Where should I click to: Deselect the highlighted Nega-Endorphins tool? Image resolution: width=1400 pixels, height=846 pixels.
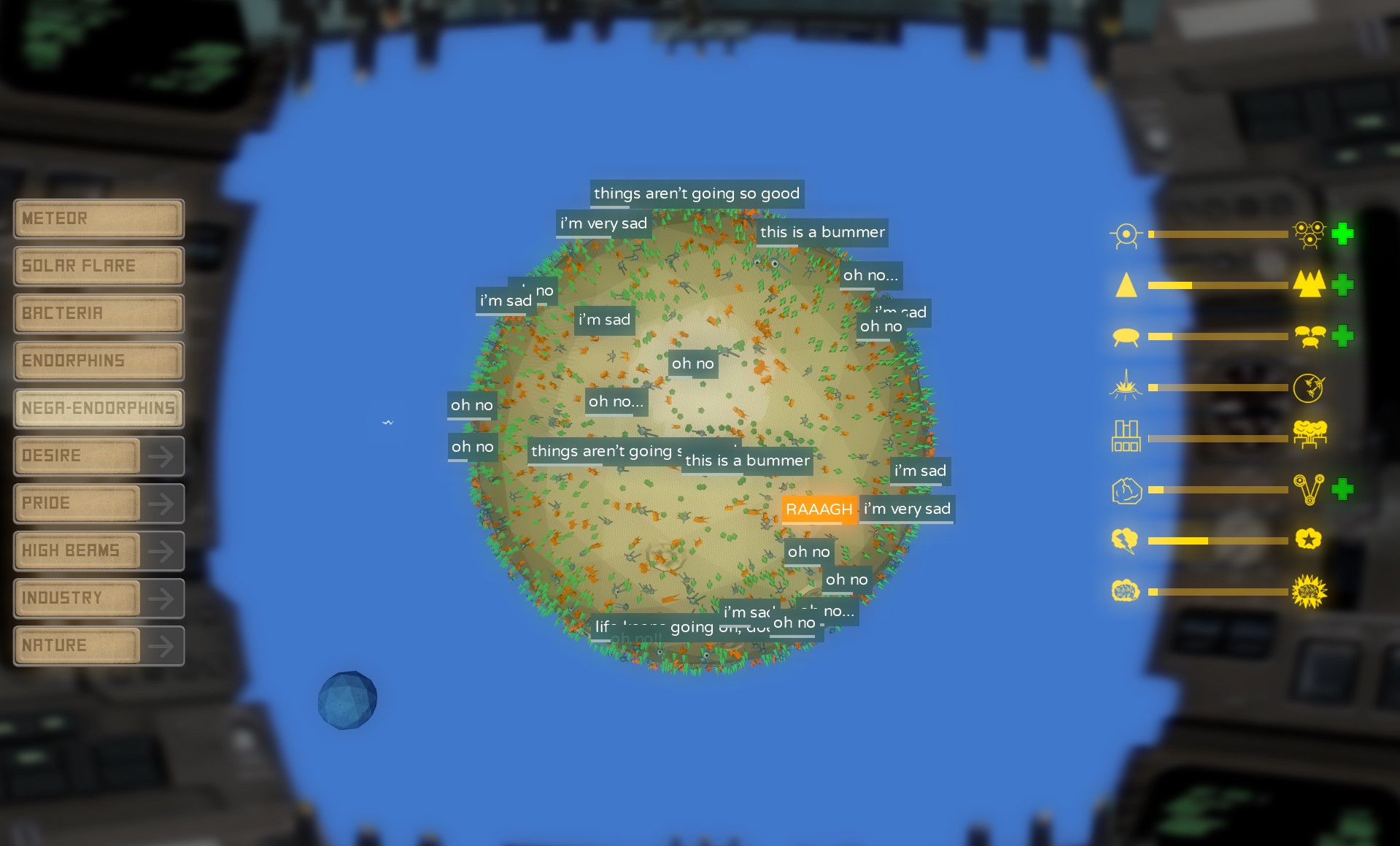[98, 408]
